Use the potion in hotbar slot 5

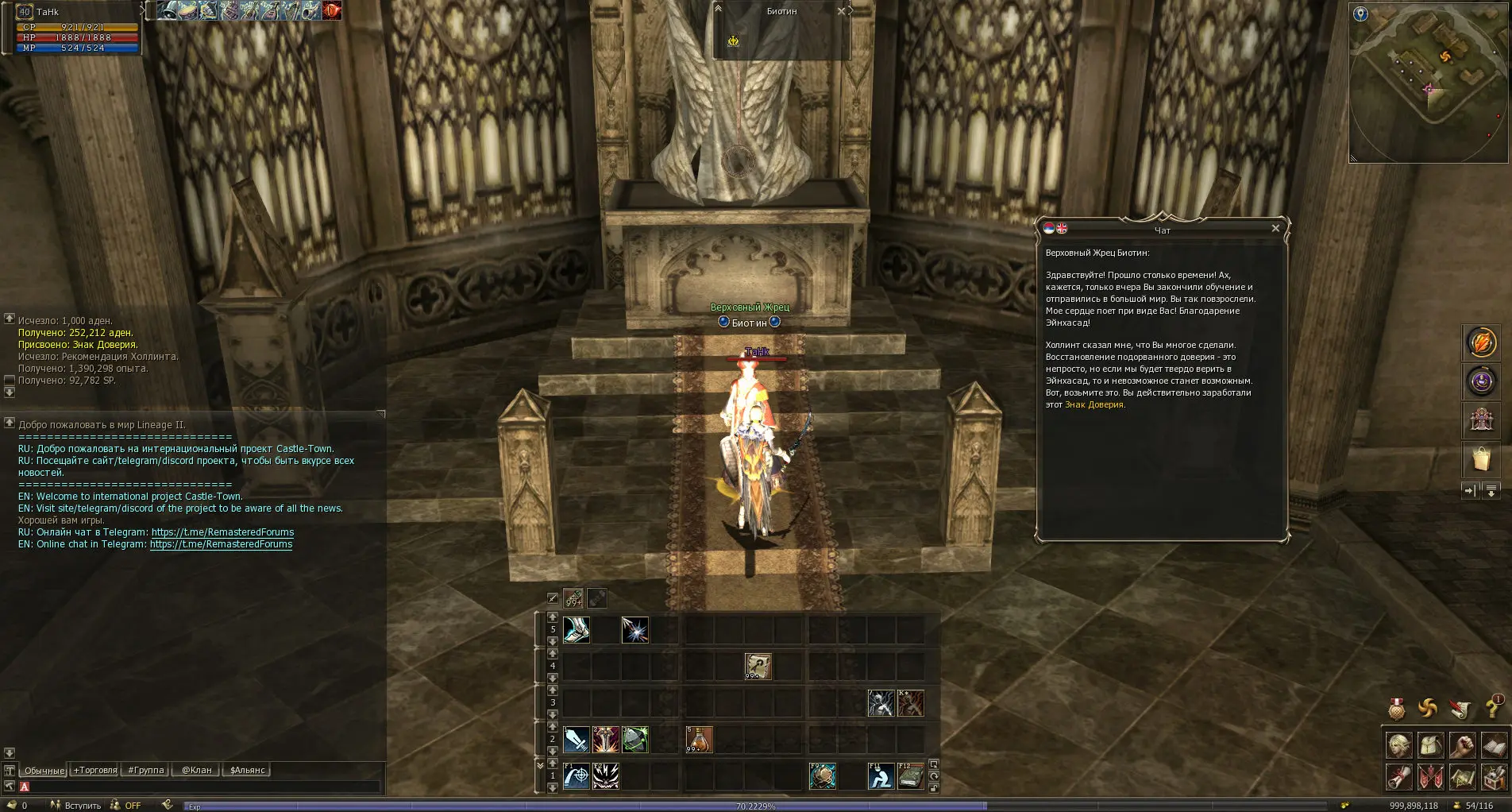point(699,740)
